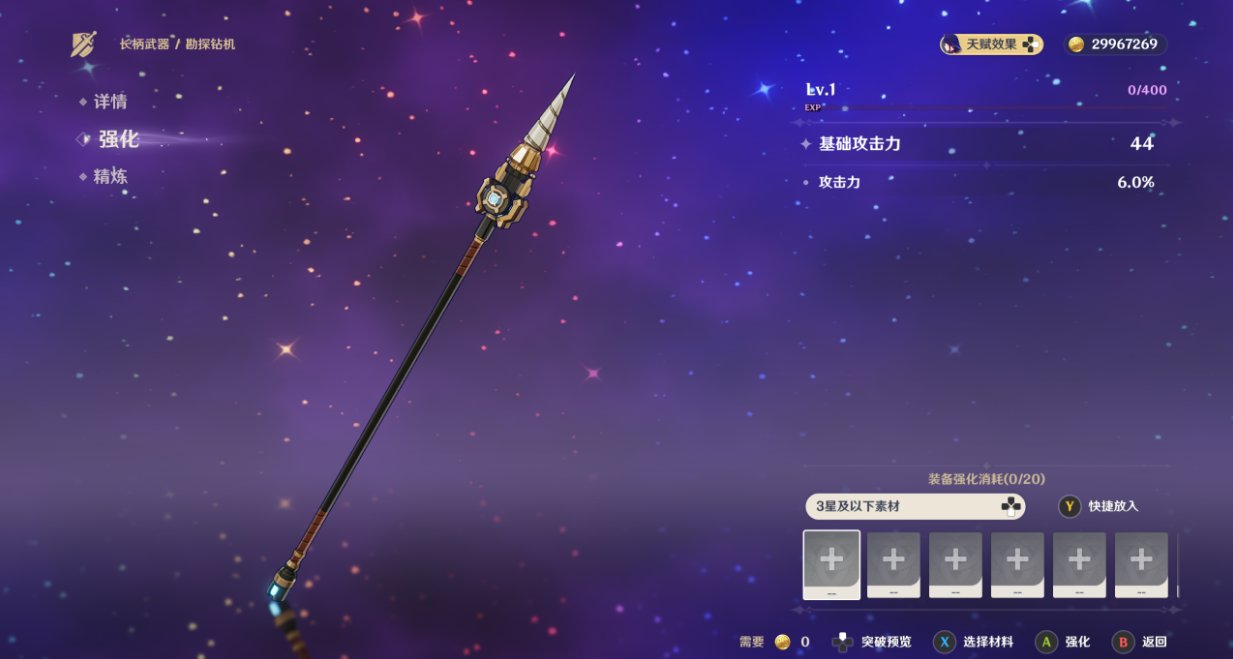Open the 3星及以下素材 material filter dropdown

(x=915, y=506)
